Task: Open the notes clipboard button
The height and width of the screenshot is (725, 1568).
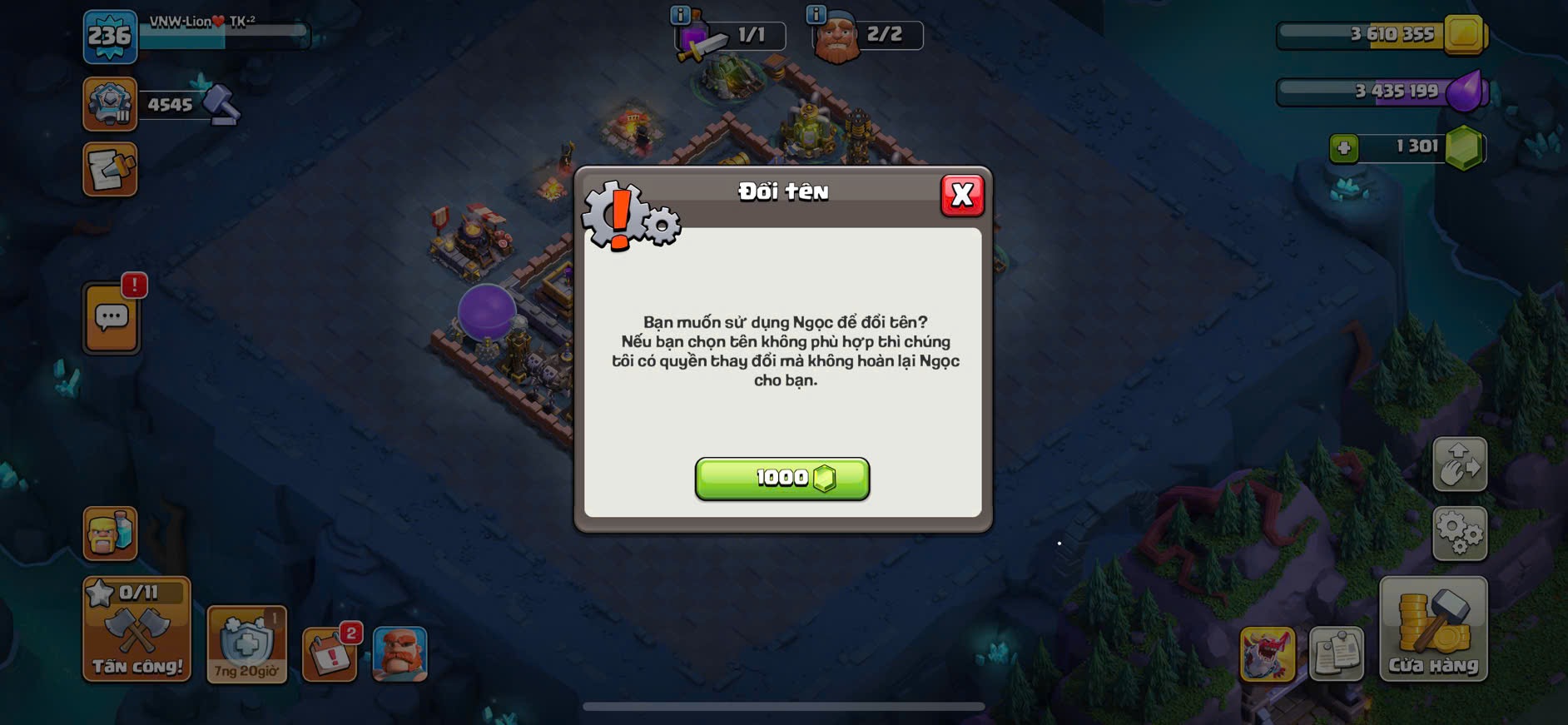Action: point(1336,654)
